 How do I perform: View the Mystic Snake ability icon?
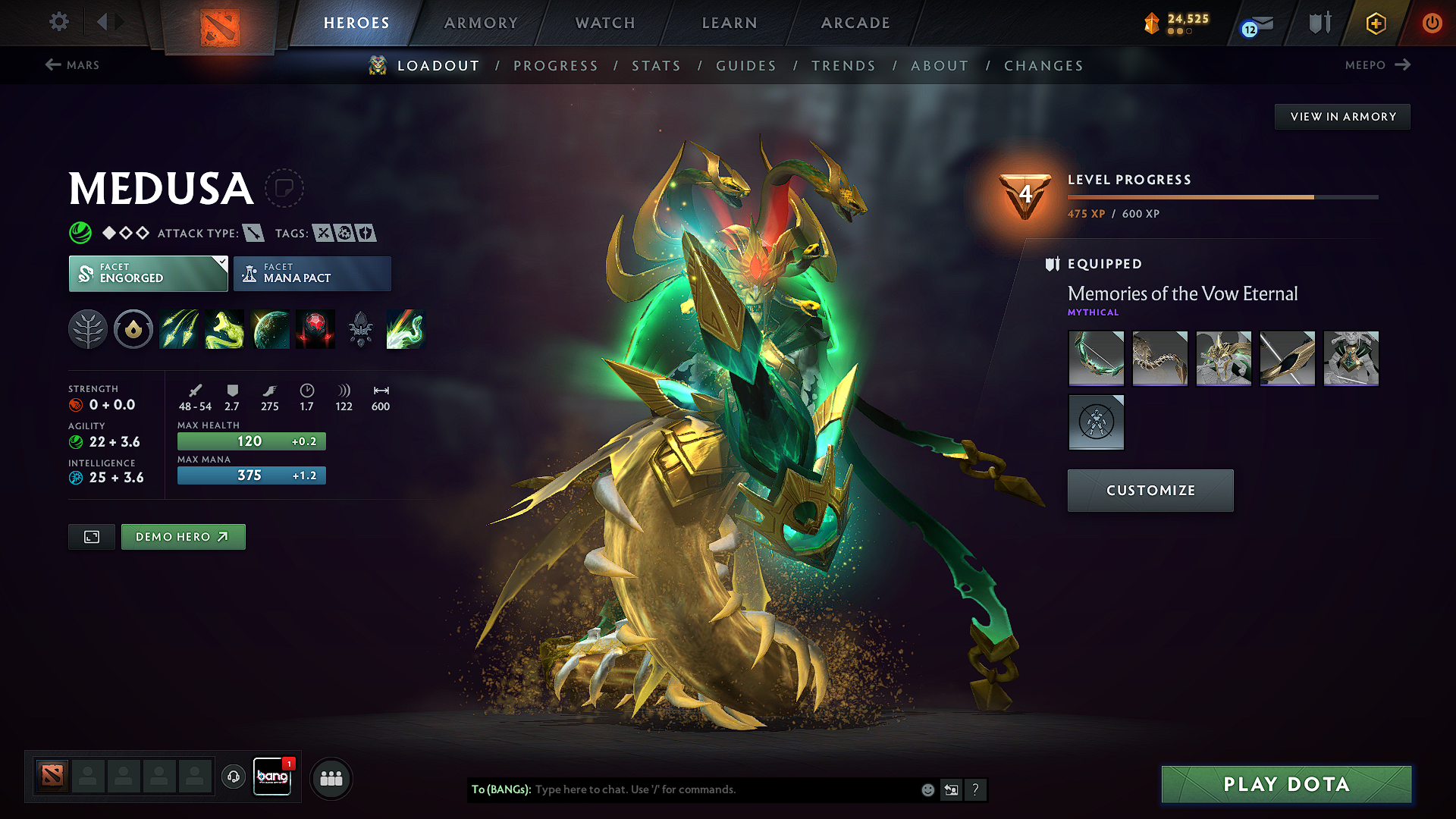pyautogui.click(x=224, y=329)
